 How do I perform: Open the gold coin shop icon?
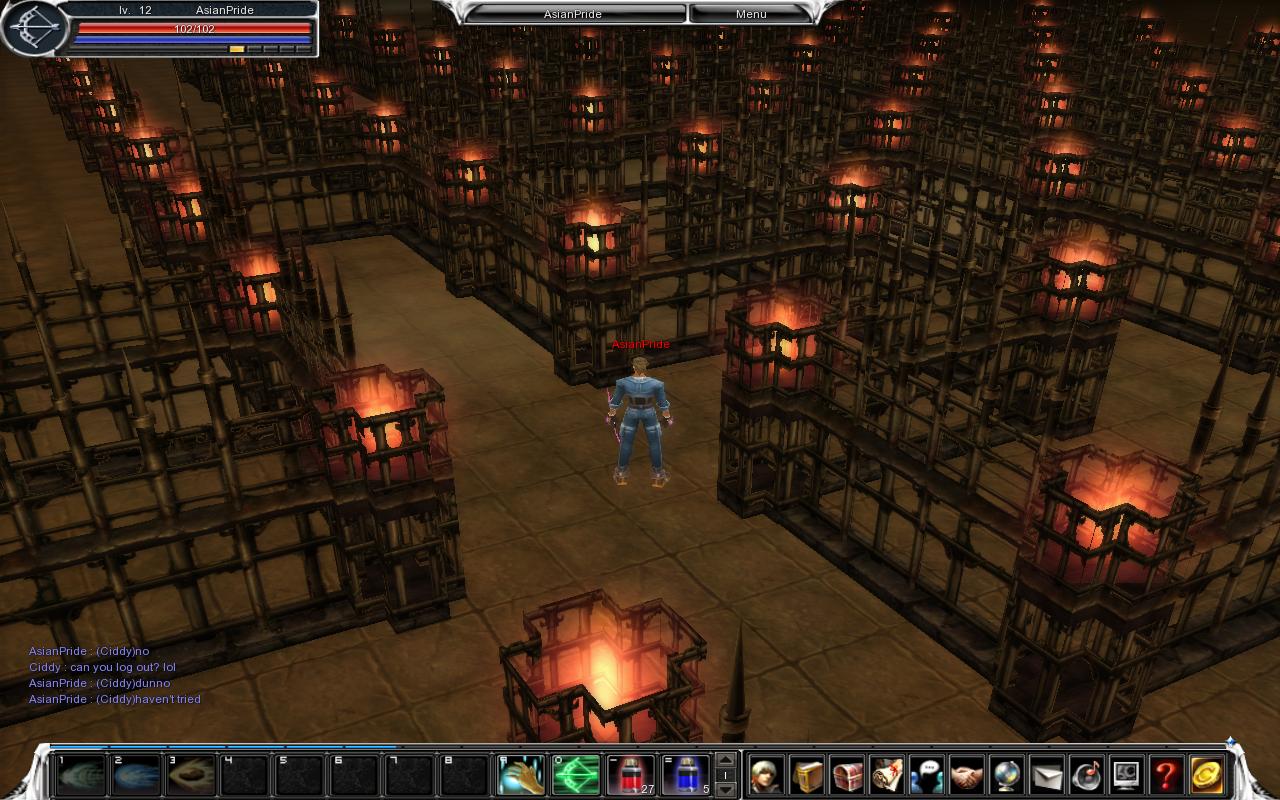pos(1207,775)
